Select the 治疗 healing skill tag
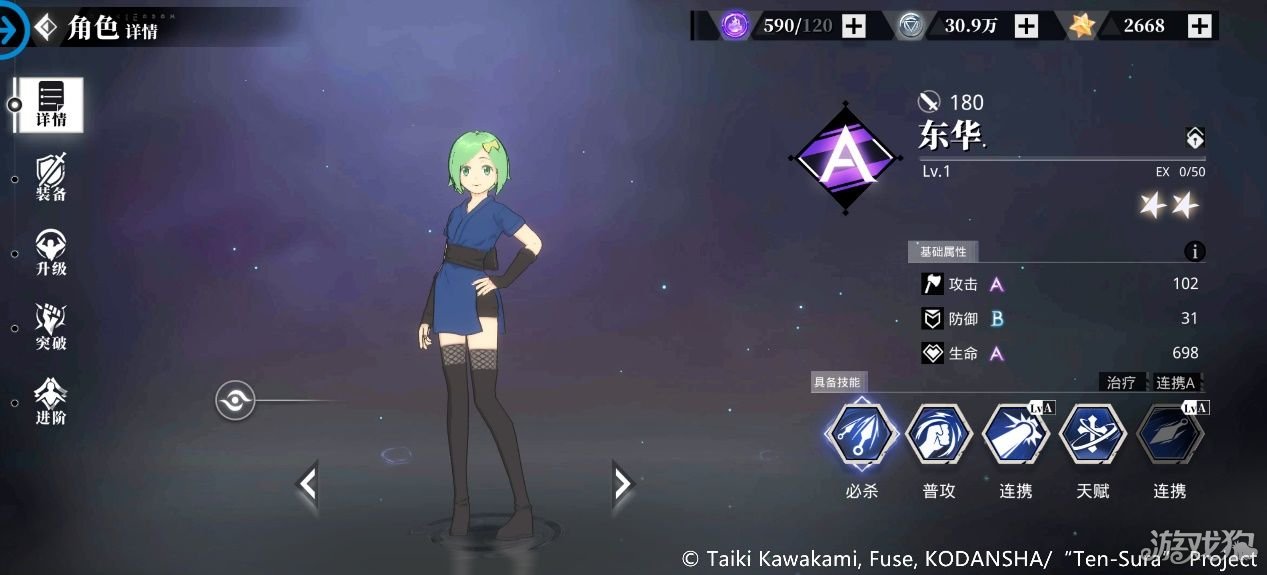The width and height of the screenshot is (1267, 575). (x=1121, y=382)
